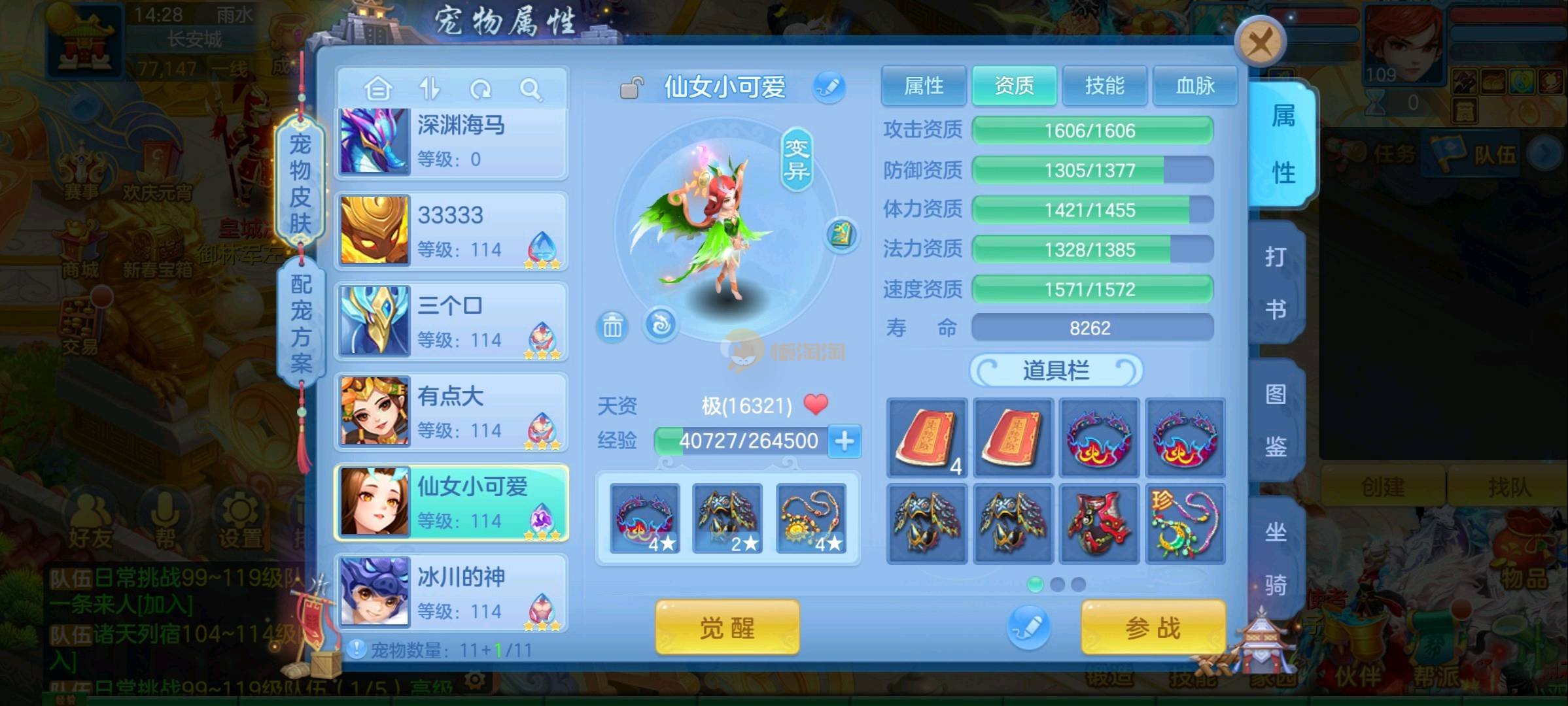Release the pet with the trash icon

tap(612, 326)
